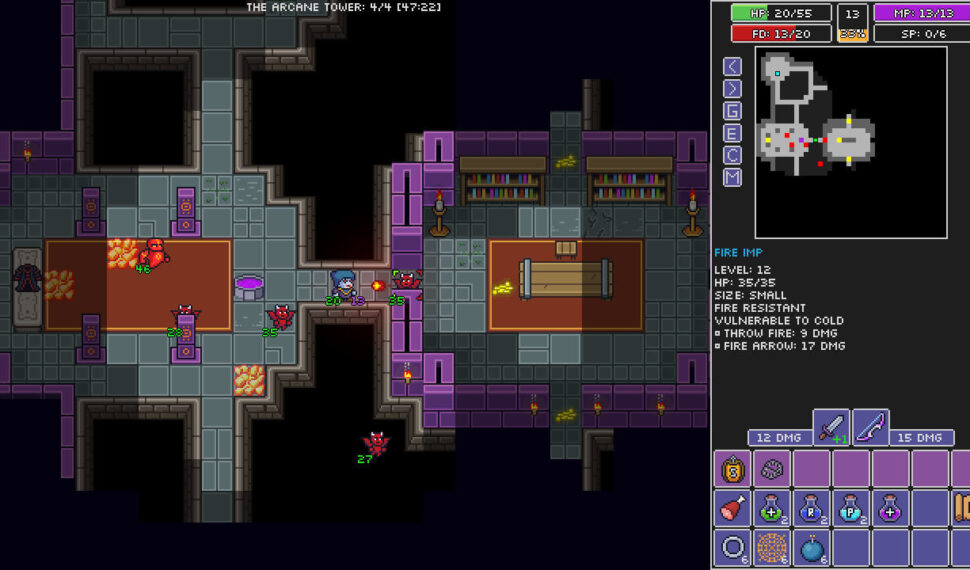Select the orange web net item
The height and width of the screenshot is (570, 970).
tap(773, 548)
